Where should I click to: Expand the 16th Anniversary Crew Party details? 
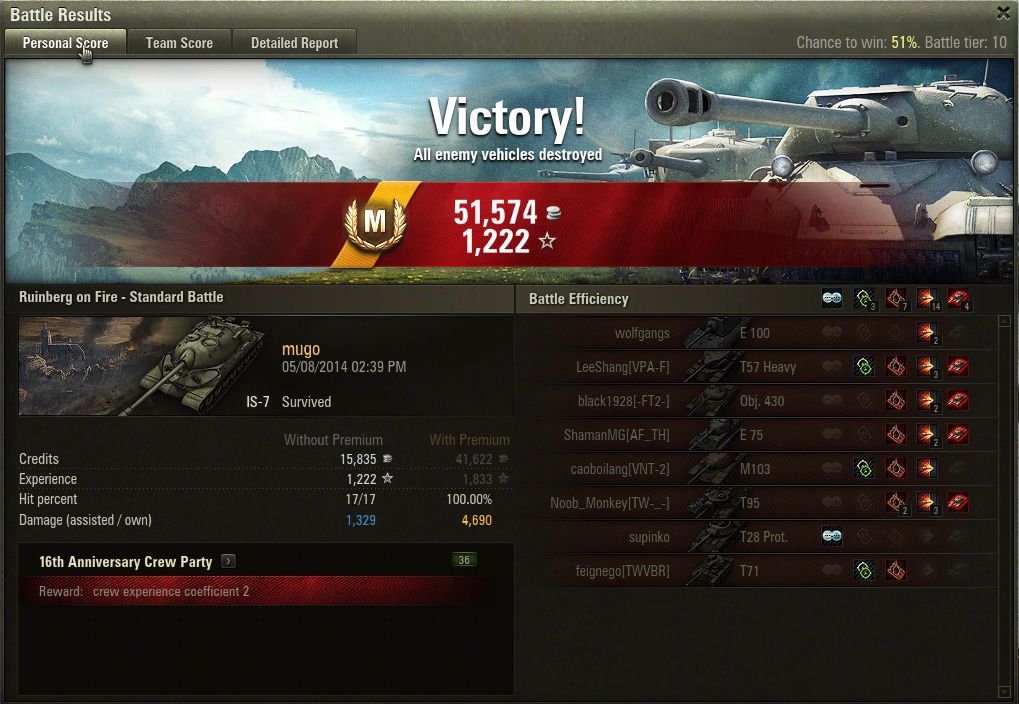click(228, 561)
